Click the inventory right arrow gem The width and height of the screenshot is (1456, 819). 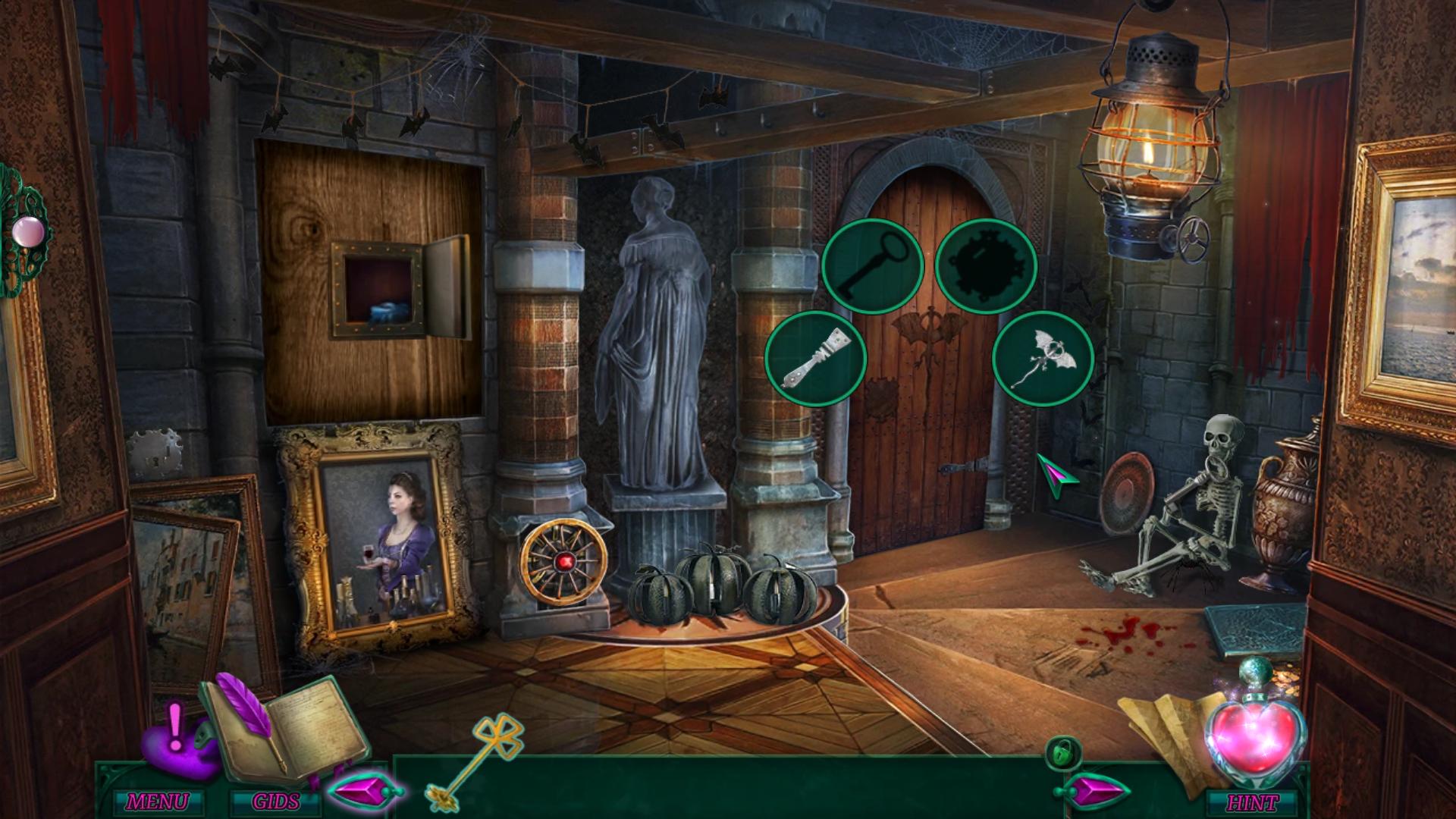point(1090,790)
